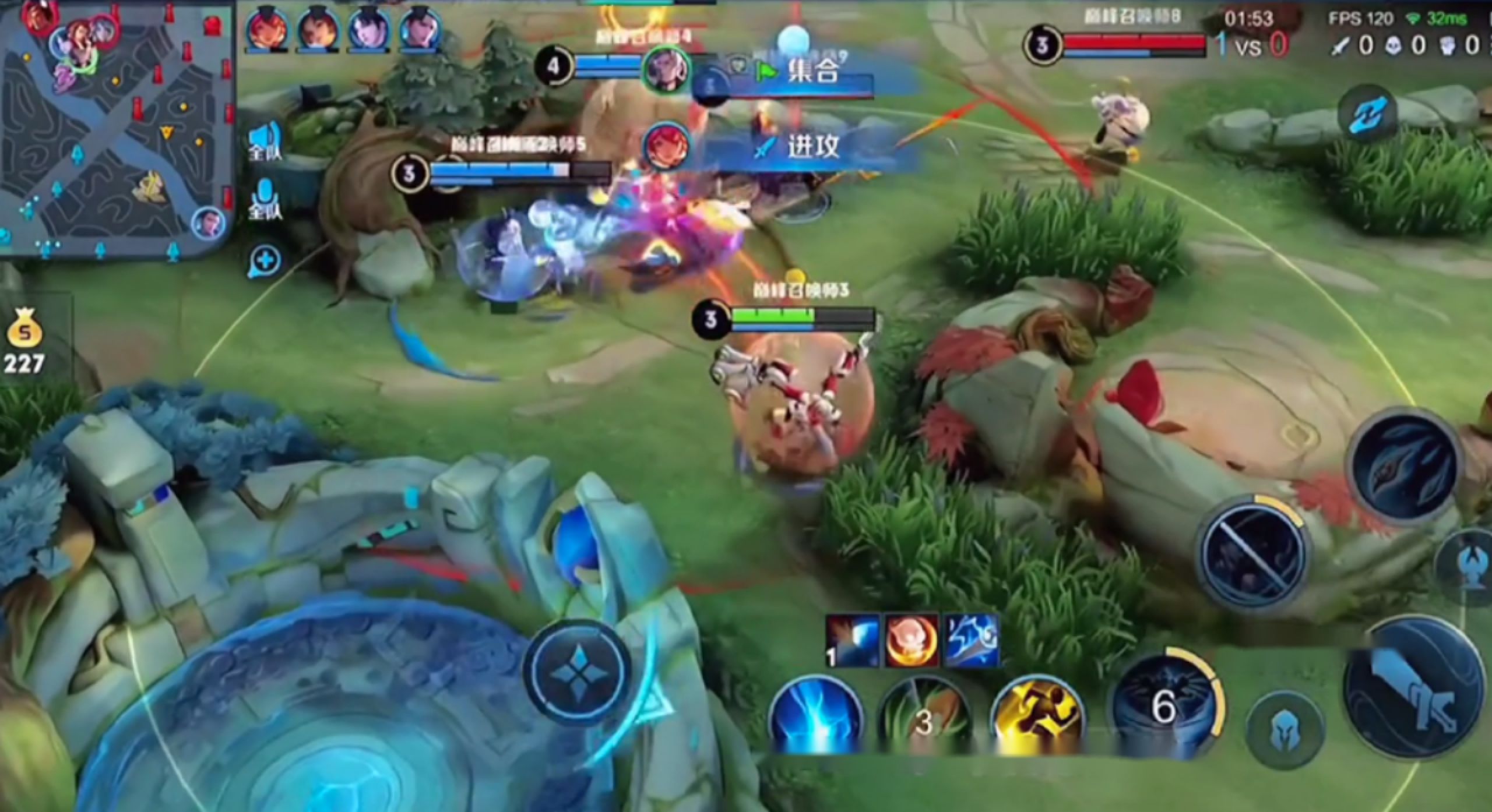1492x812 pixels.
Task: Select the helmet hero-targeting button
Action: [1285, 731]
